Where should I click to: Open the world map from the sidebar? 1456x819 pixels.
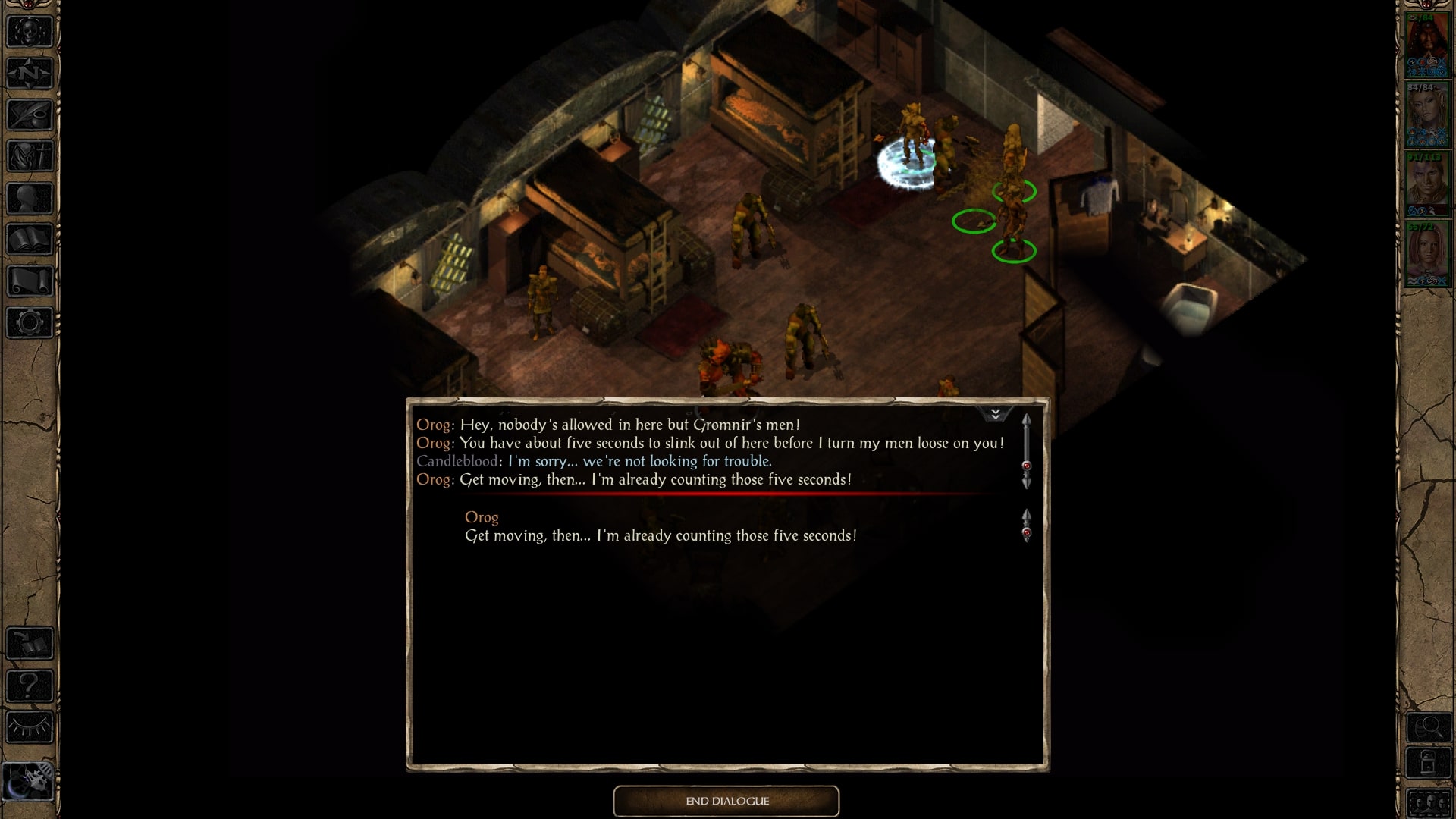(30, 74)
